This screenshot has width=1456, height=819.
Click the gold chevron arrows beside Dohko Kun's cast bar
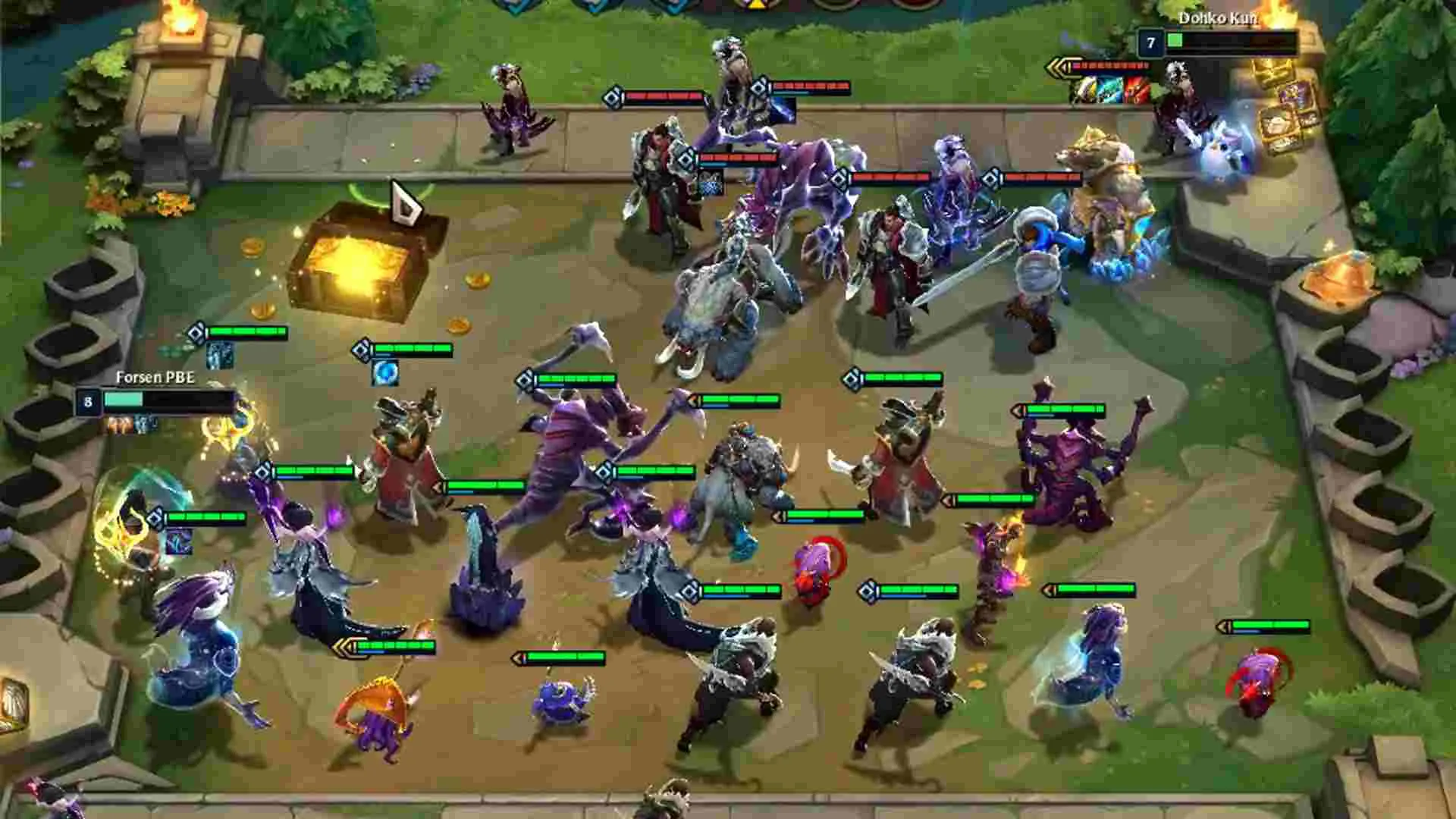1059,66
